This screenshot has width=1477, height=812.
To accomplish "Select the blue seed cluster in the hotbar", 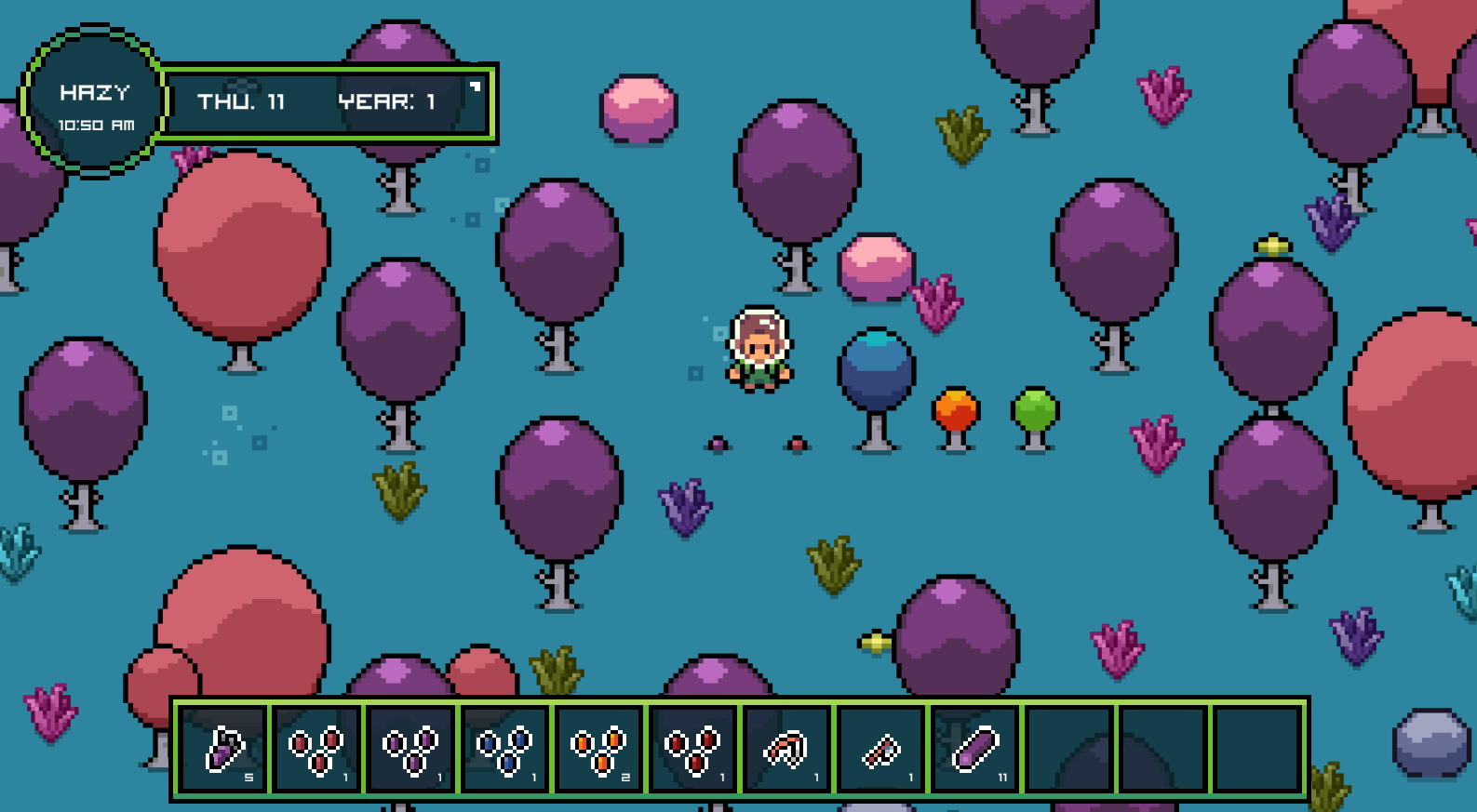I will click(x=506, y=749).
